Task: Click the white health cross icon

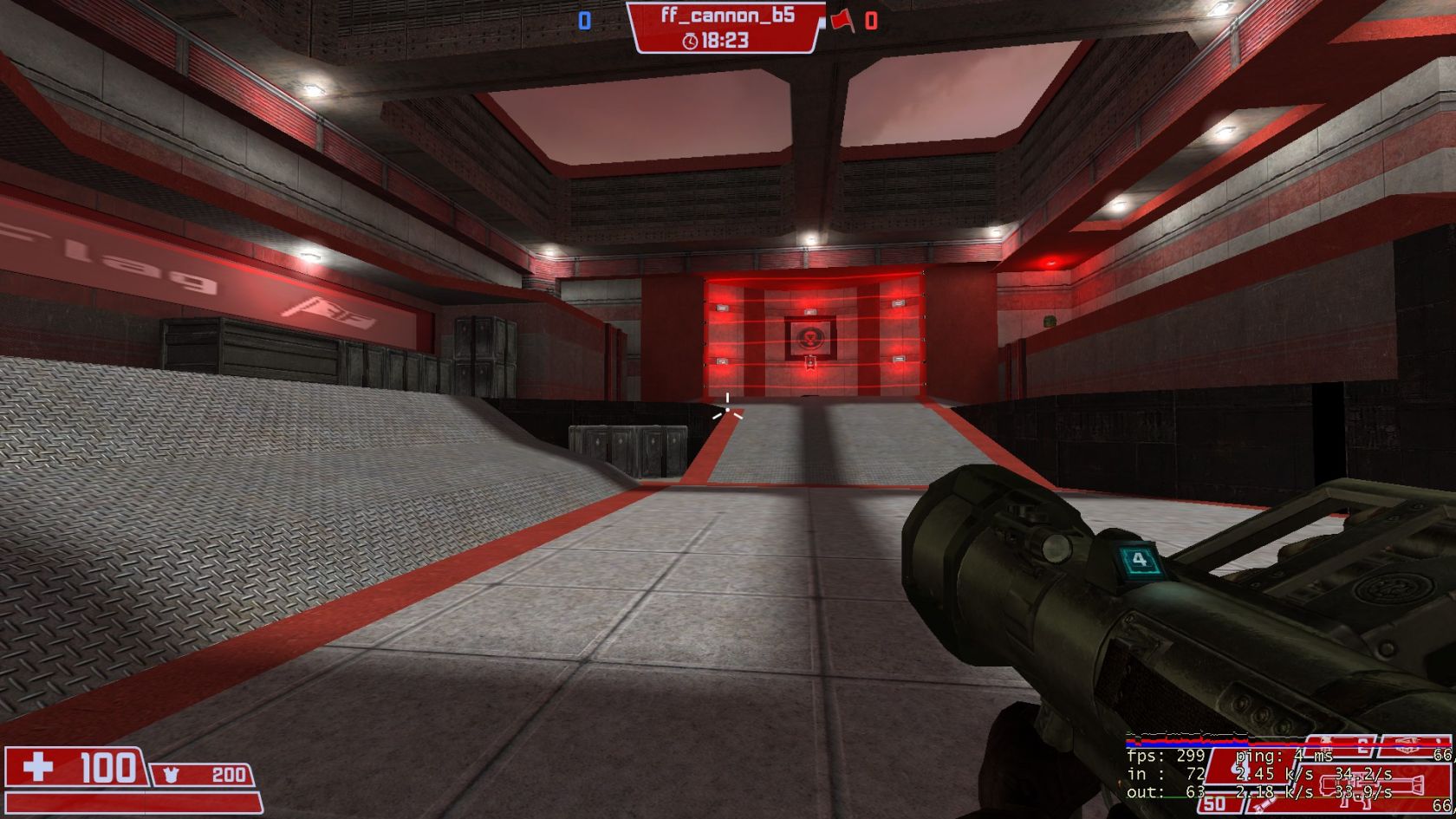Action: [38, 767]
